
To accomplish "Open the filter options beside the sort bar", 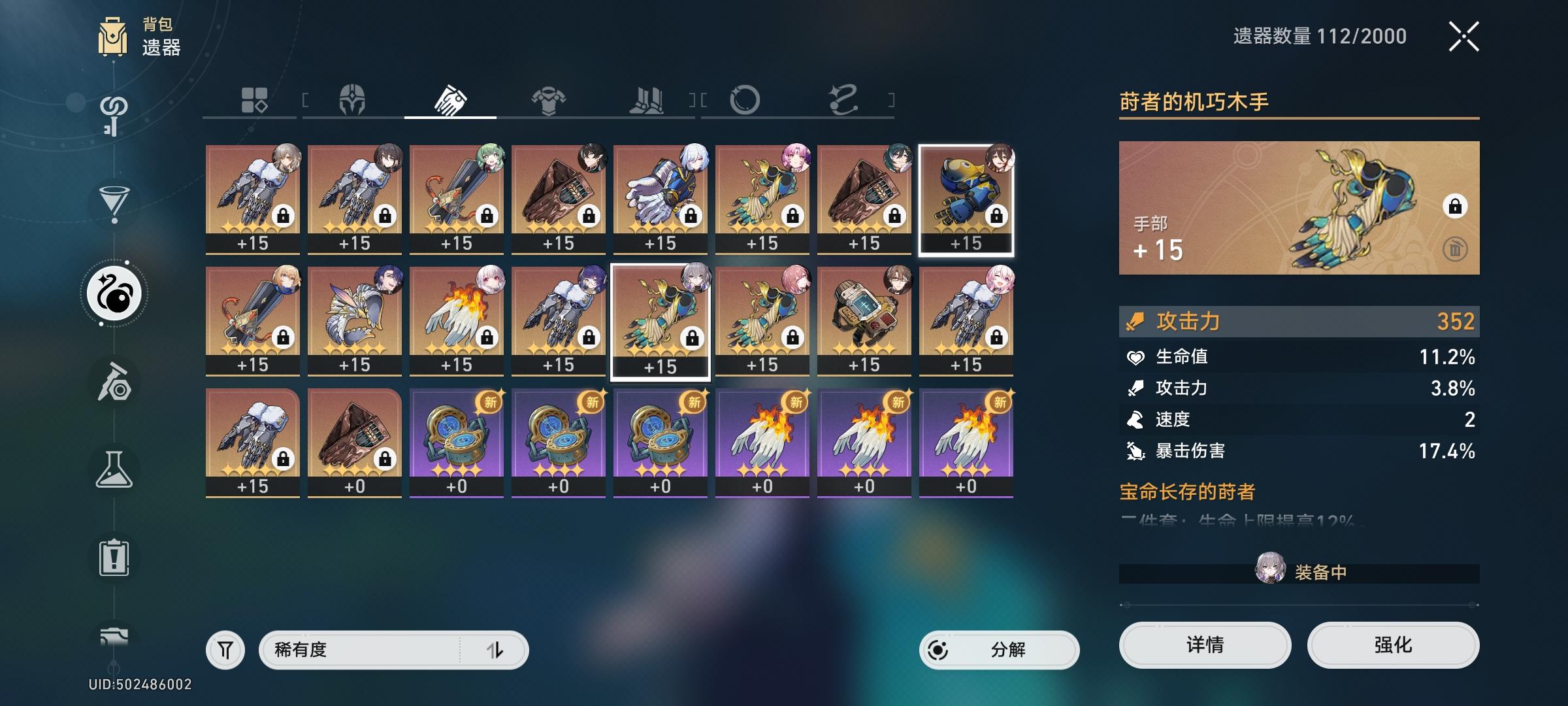I will click(x=225, y=649).
